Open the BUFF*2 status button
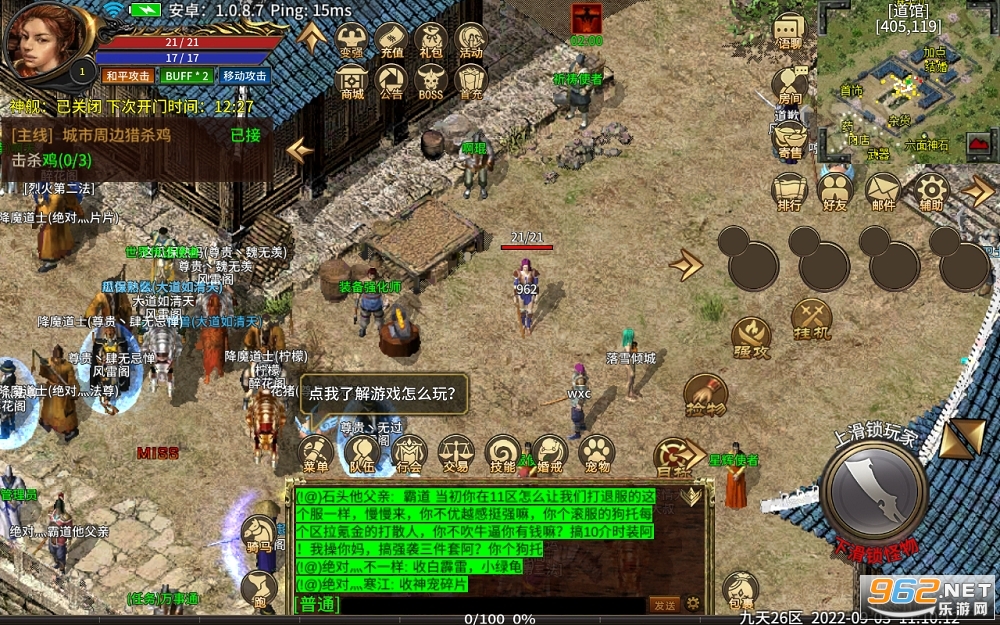Viewport: 1000px width, 625px height. [x=188, y=76]
